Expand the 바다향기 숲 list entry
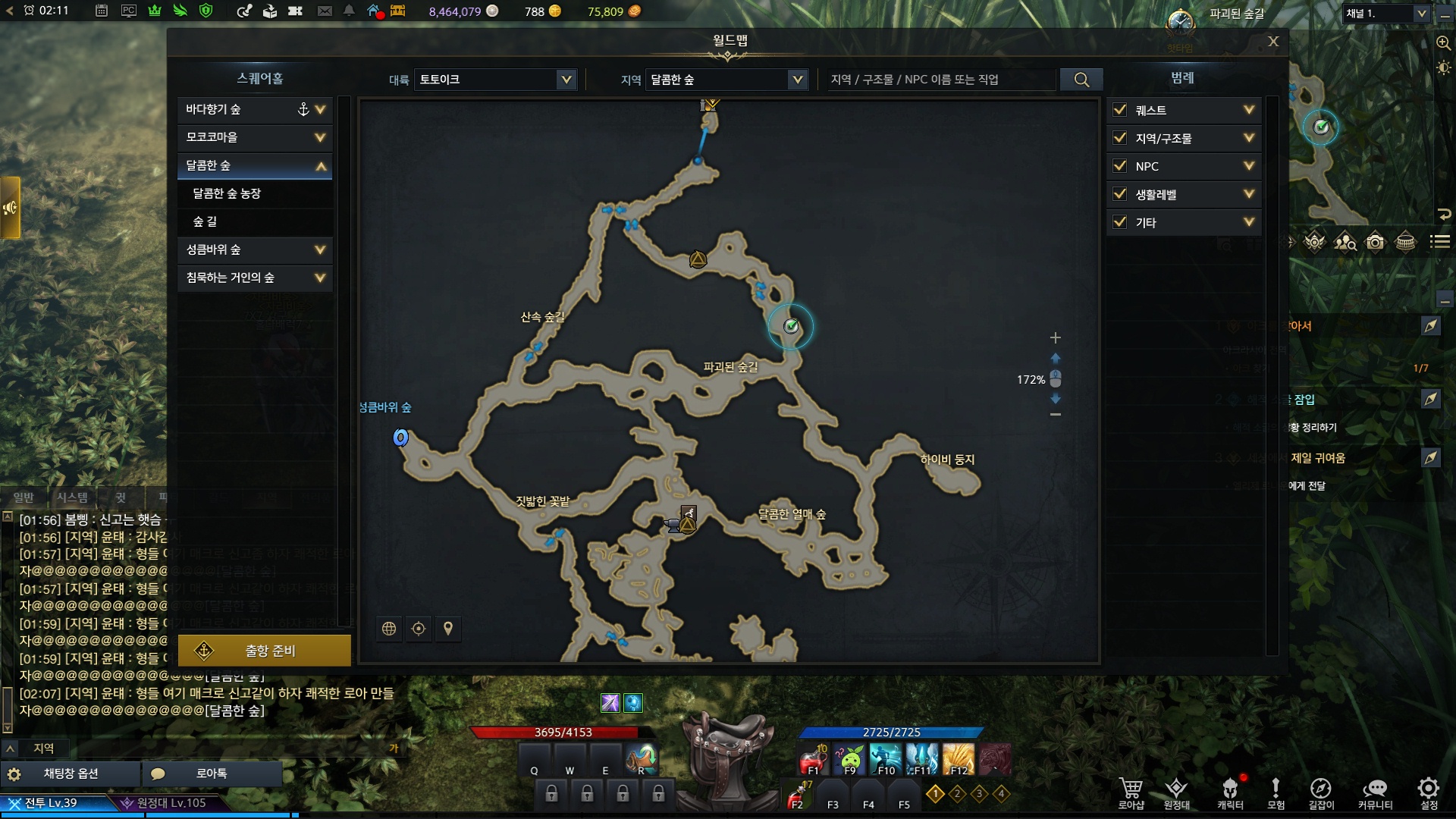This screenshot has width=1456, height=819. 320,110
